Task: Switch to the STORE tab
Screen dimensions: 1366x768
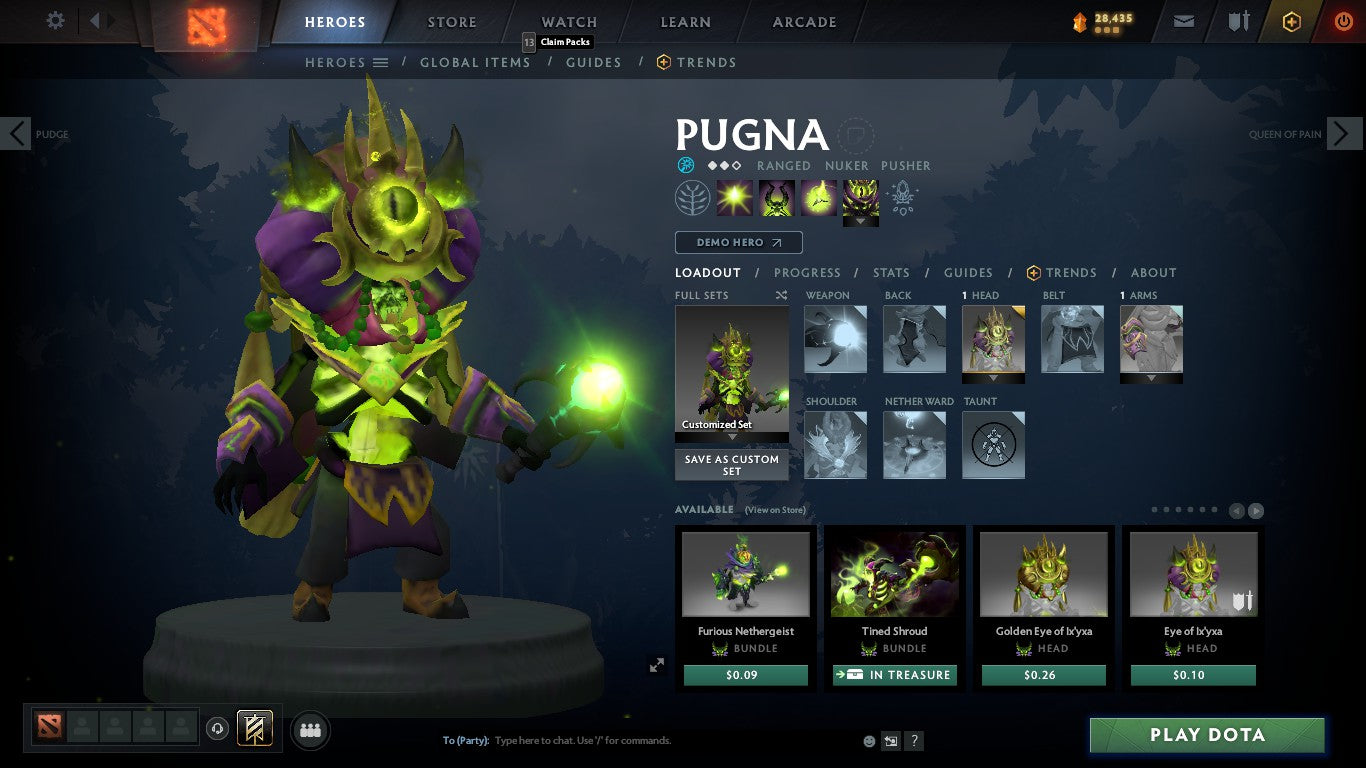Action: (x=451, y=21)
